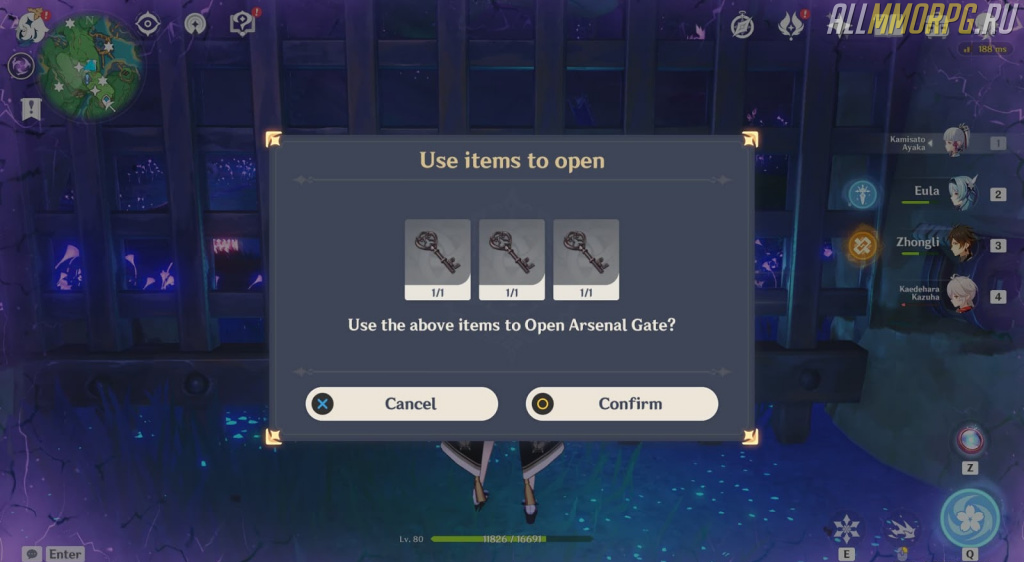Select active character Kamisato Ayaka
The height and width of the screenshot is (562, 1024).
pyautogui.click(x=957, y=143)
